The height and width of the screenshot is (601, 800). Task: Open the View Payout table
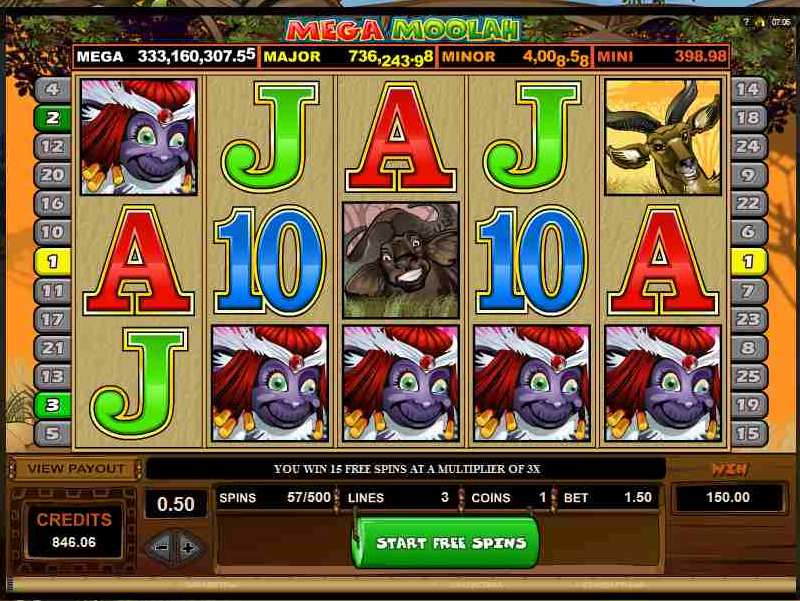point(76,468)
